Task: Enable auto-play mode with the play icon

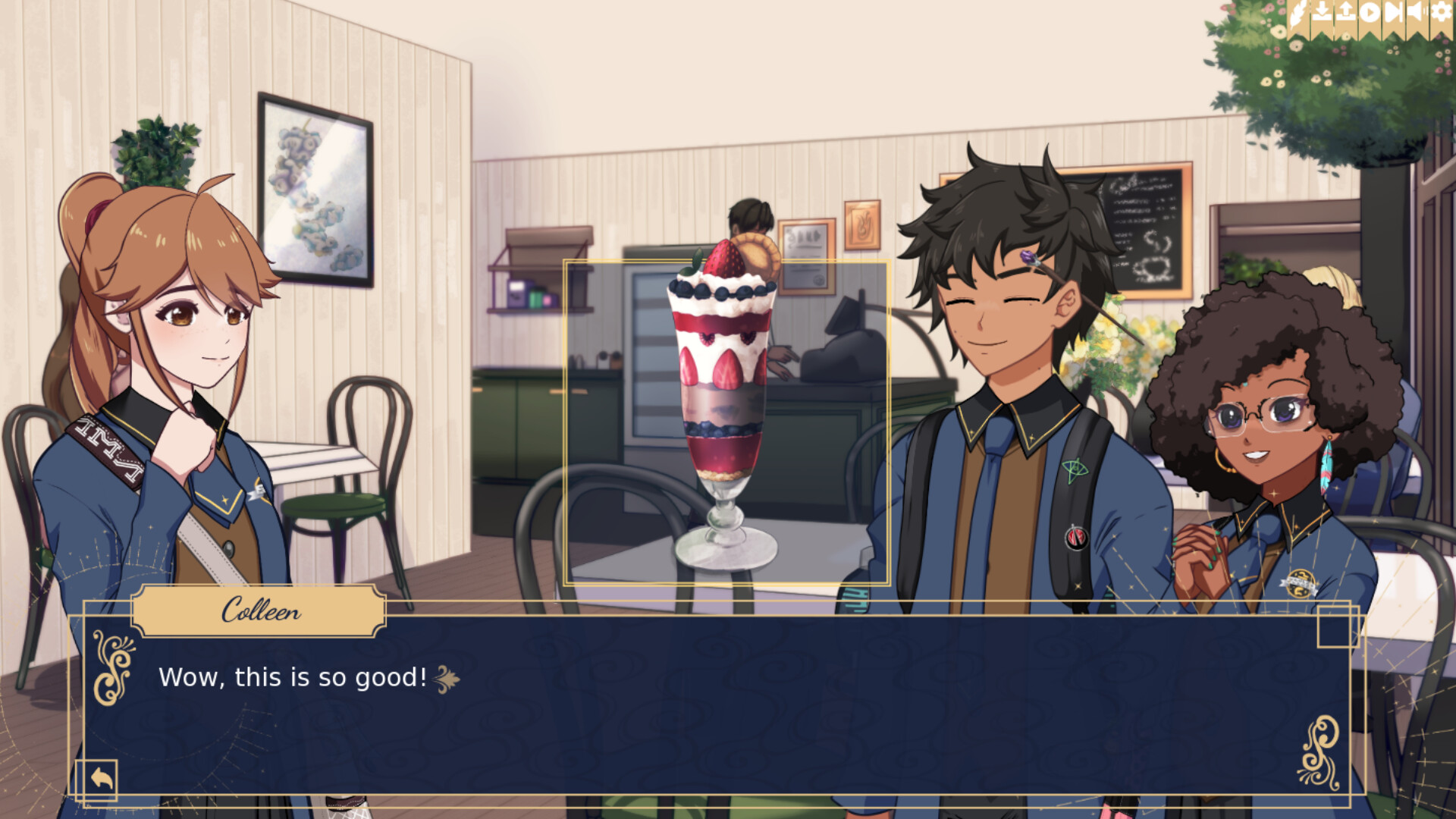Action: 1371,11
